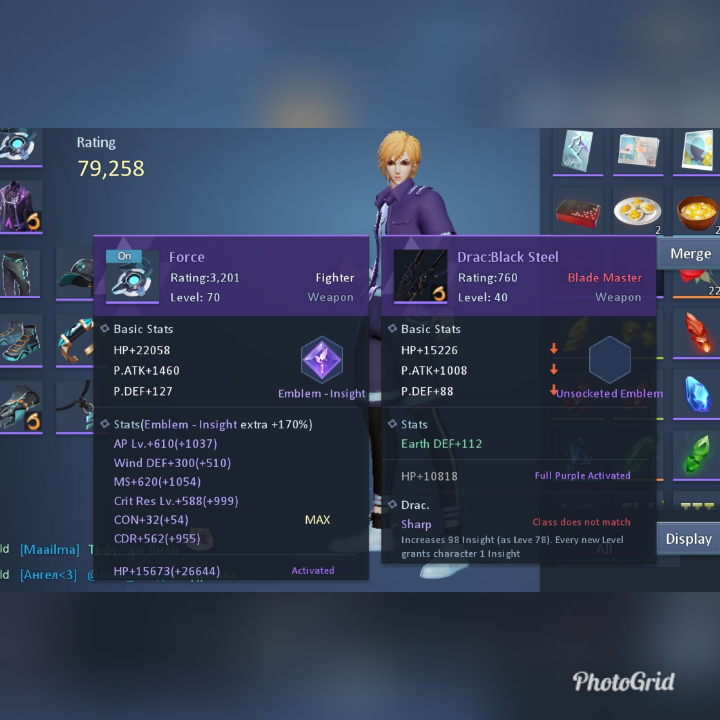Tap the Display button
720x720 pixels.
click(x=688, y=539)
